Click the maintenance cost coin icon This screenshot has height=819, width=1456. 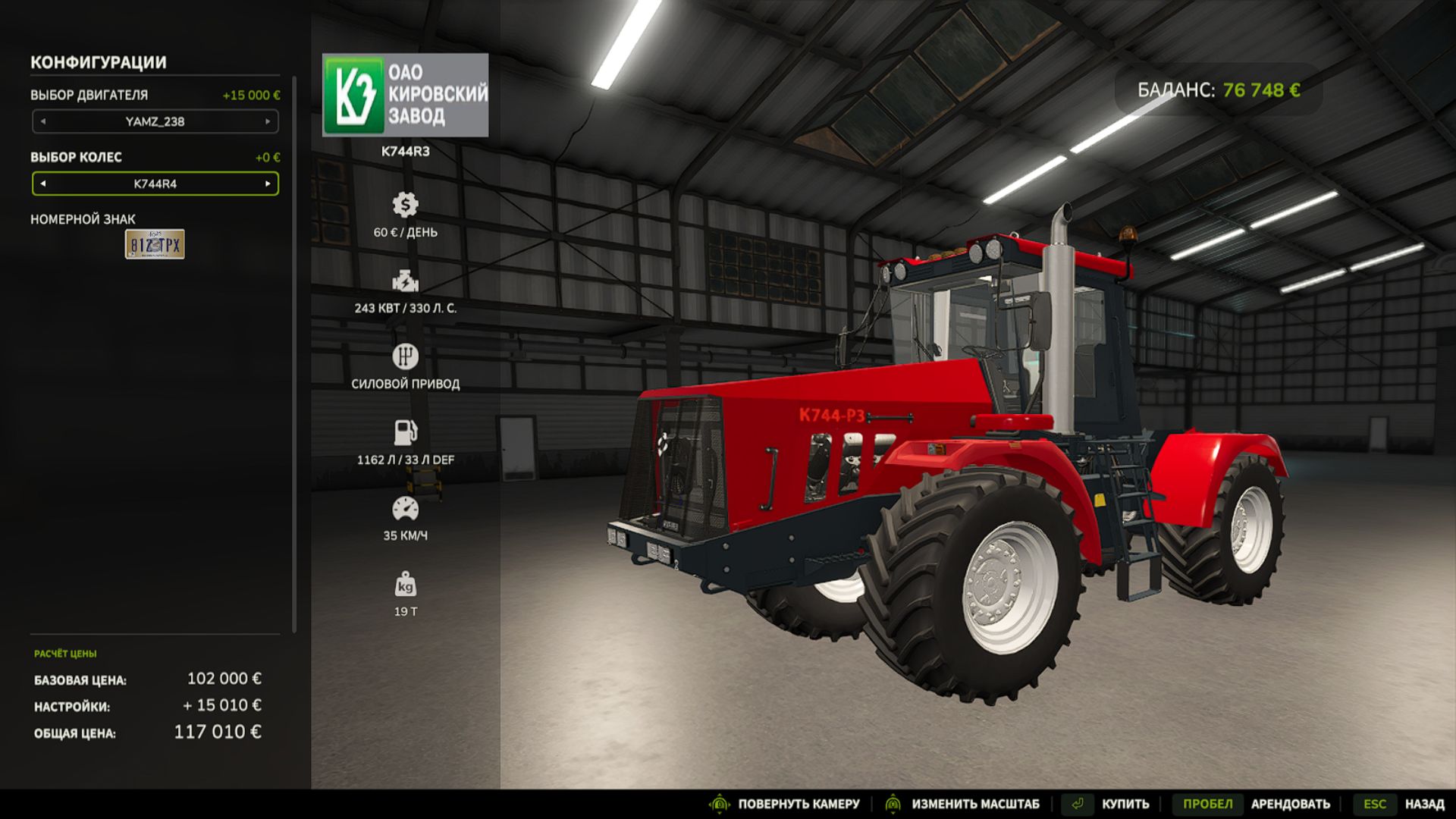click(x=406, y=203)
